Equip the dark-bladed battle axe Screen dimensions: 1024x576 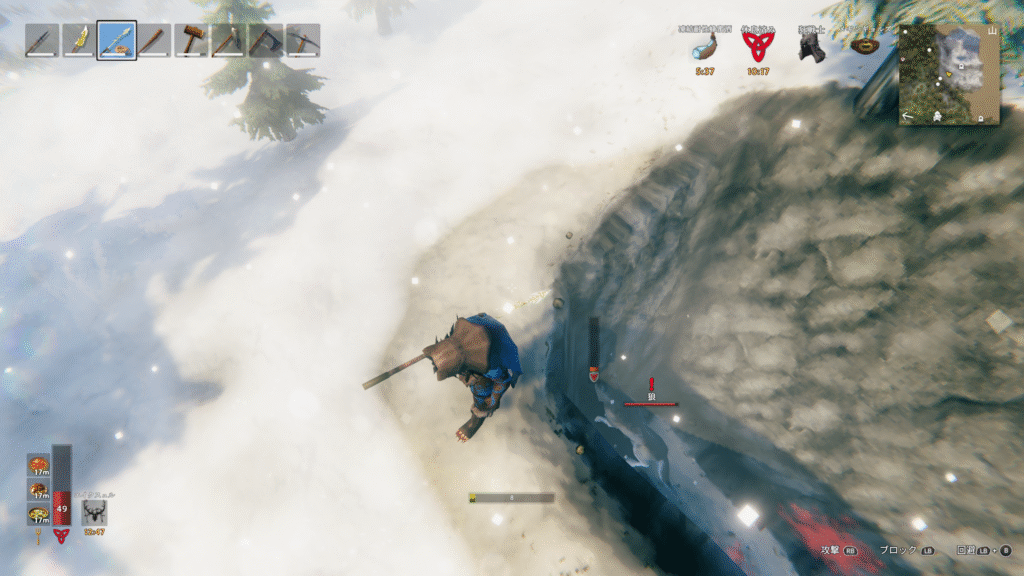(x=265, y=41)
